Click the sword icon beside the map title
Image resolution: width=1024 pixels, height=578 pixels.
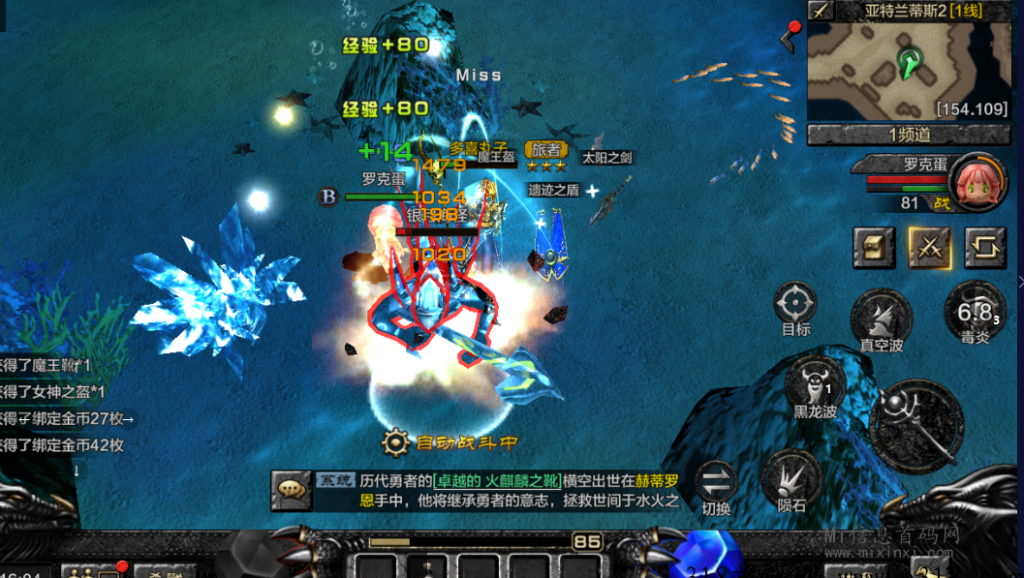821,11
